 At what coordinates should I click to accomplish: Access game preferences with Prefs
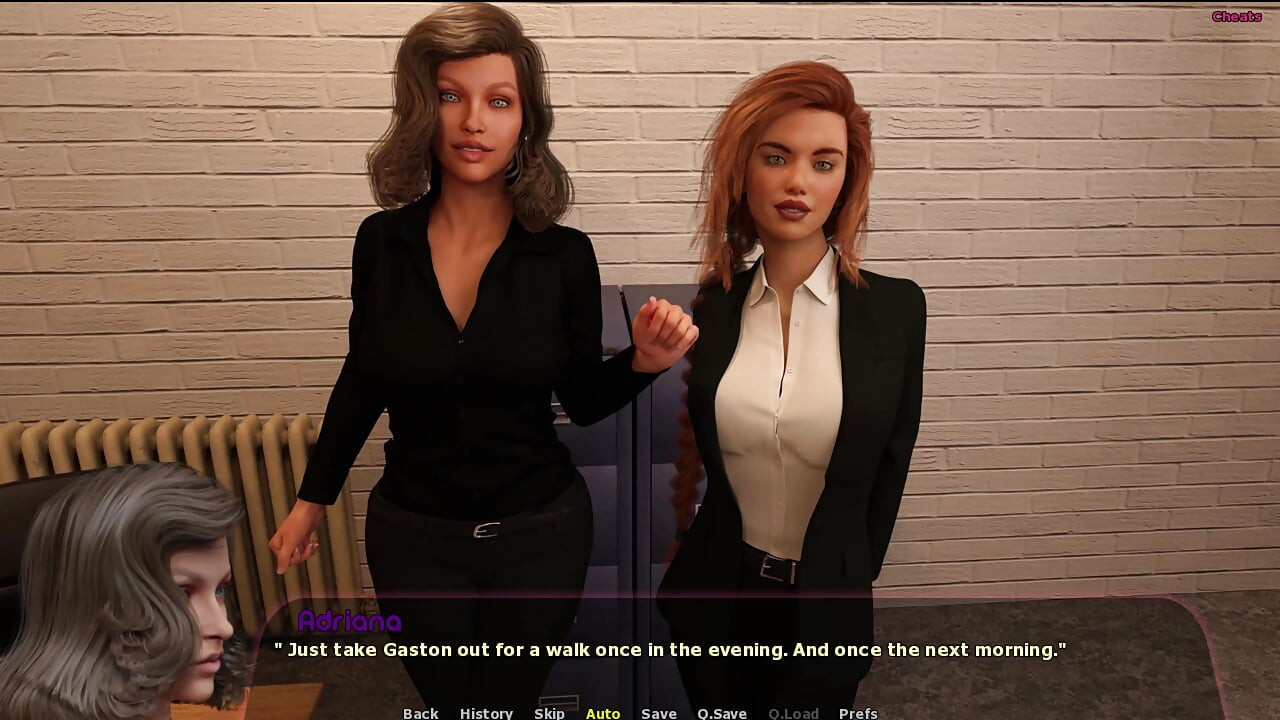coord(858,713)
